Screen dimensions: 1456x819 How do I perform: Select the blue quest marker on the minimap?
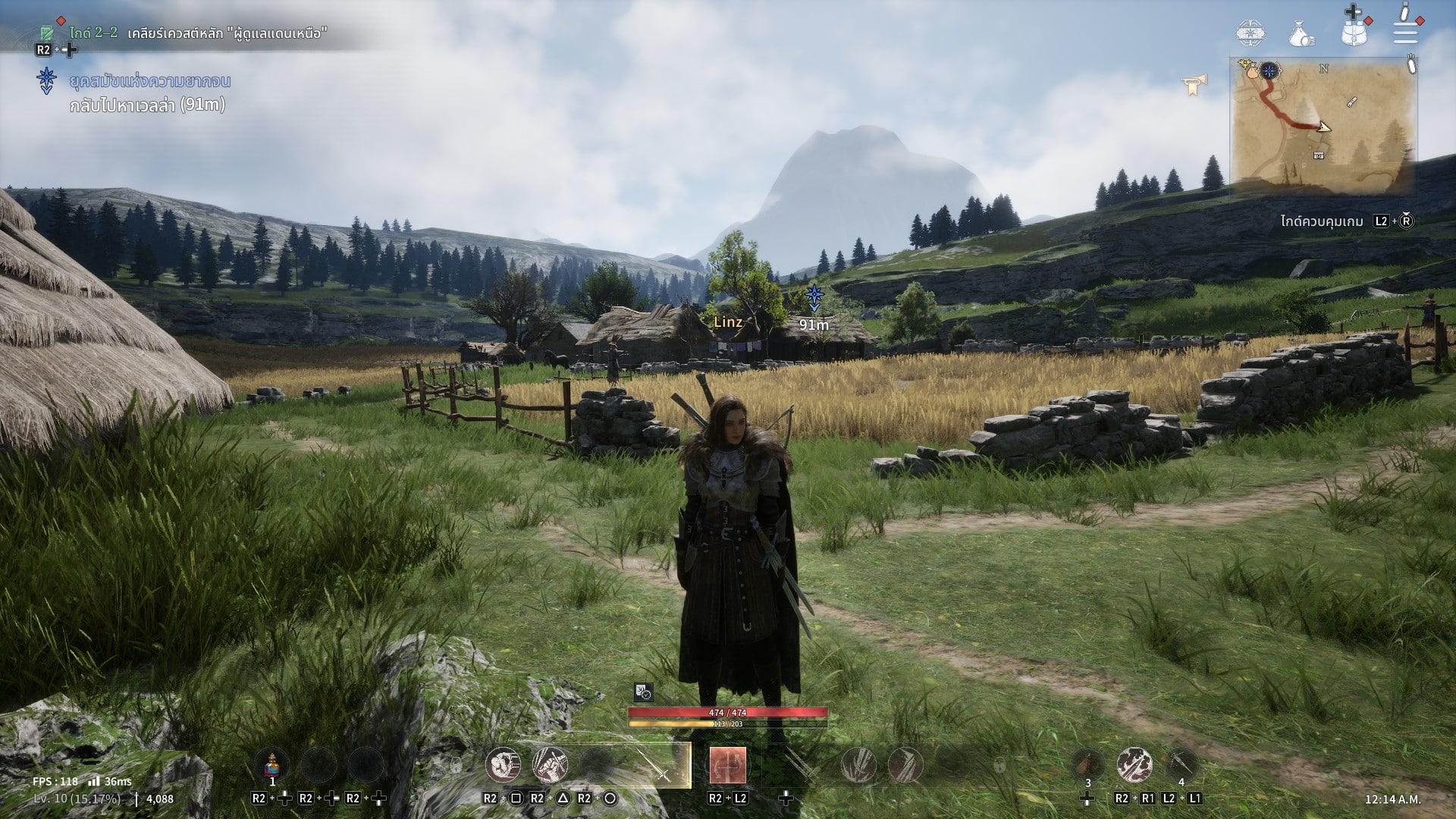[x=1269, y=71]
